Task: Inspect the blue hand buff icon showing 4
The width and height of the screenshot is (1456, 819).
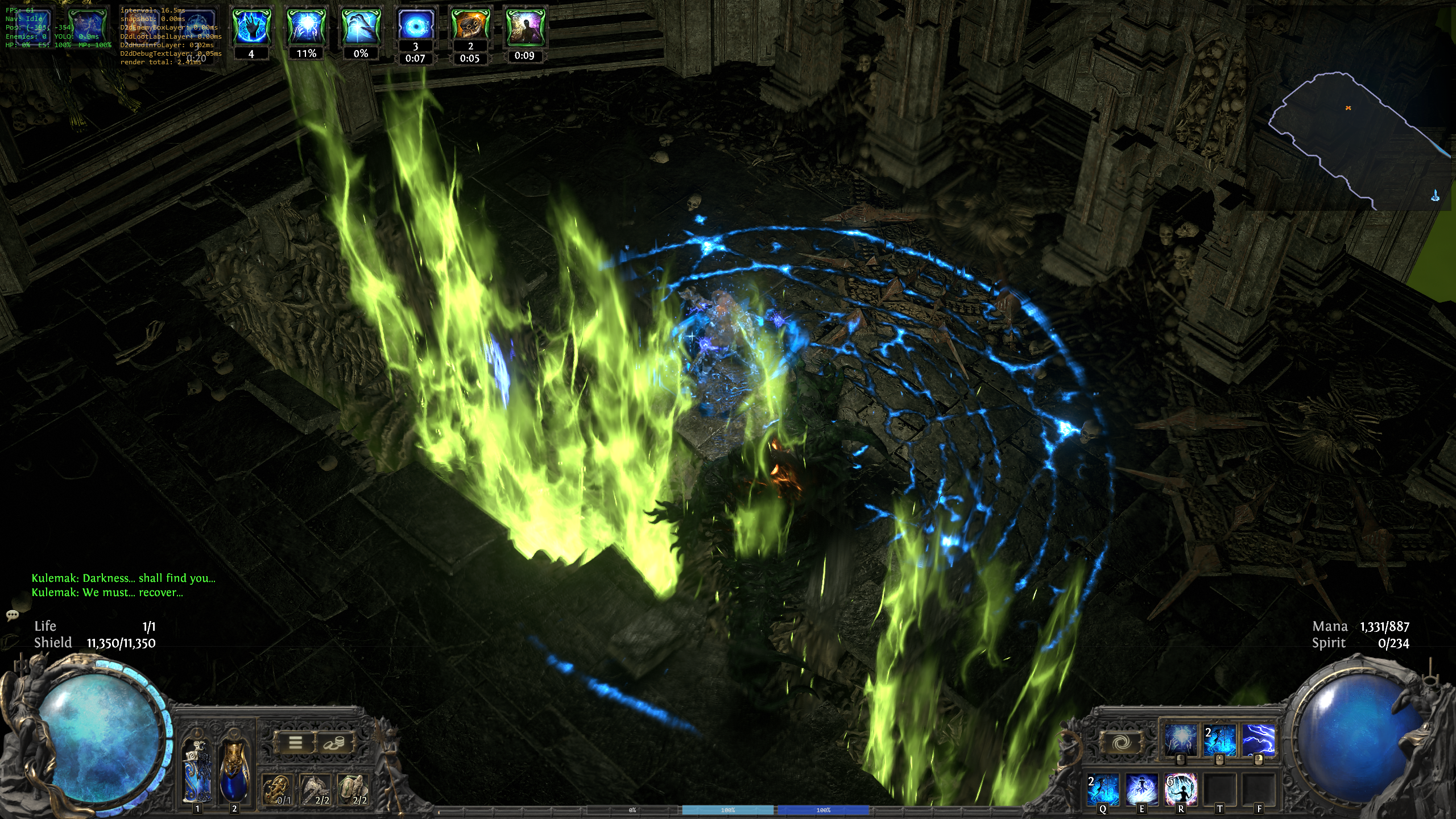Action: [251, 27]
